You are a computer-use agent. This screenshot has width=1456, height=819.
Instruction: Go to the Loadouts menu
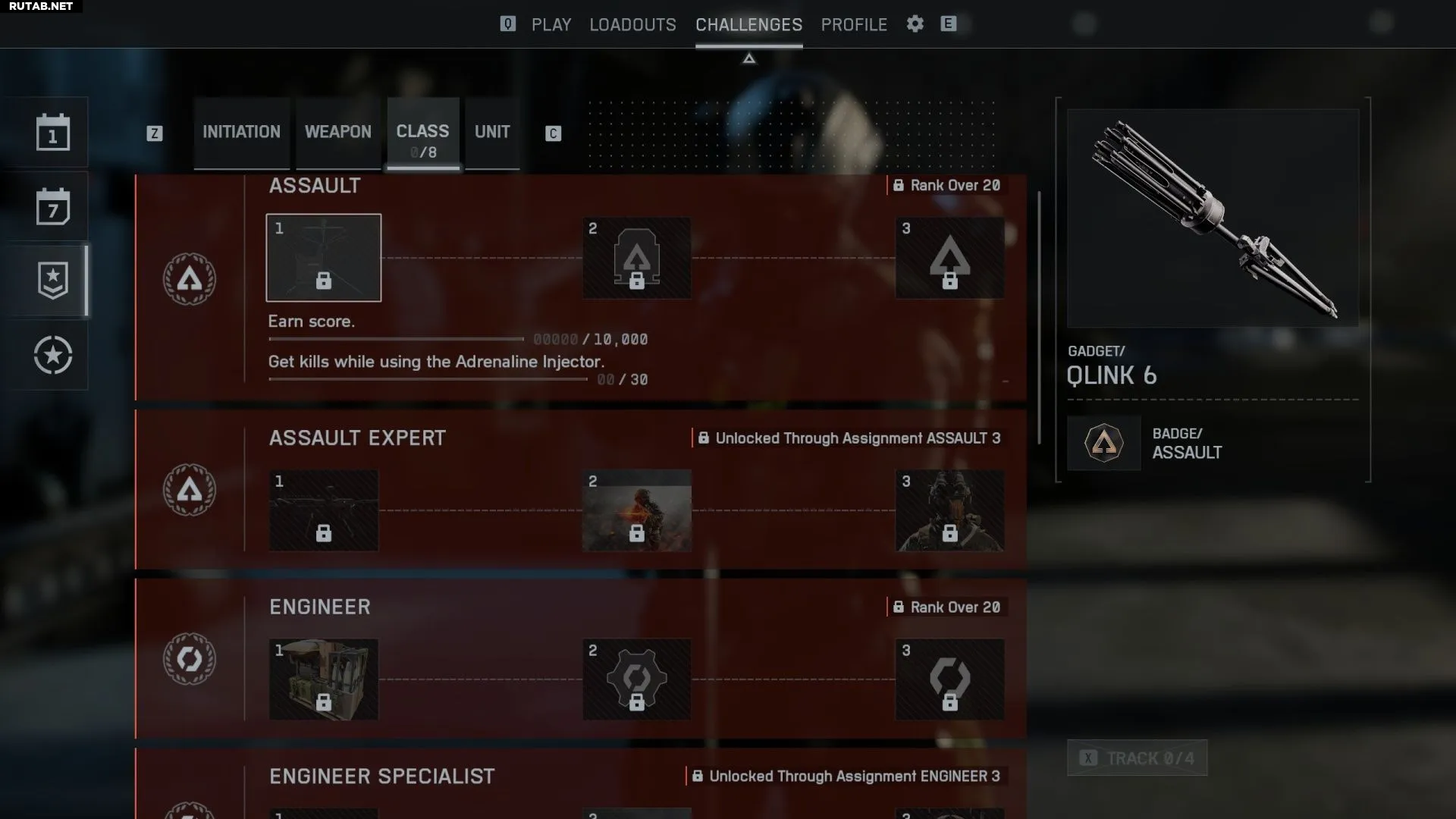point(632,24)
